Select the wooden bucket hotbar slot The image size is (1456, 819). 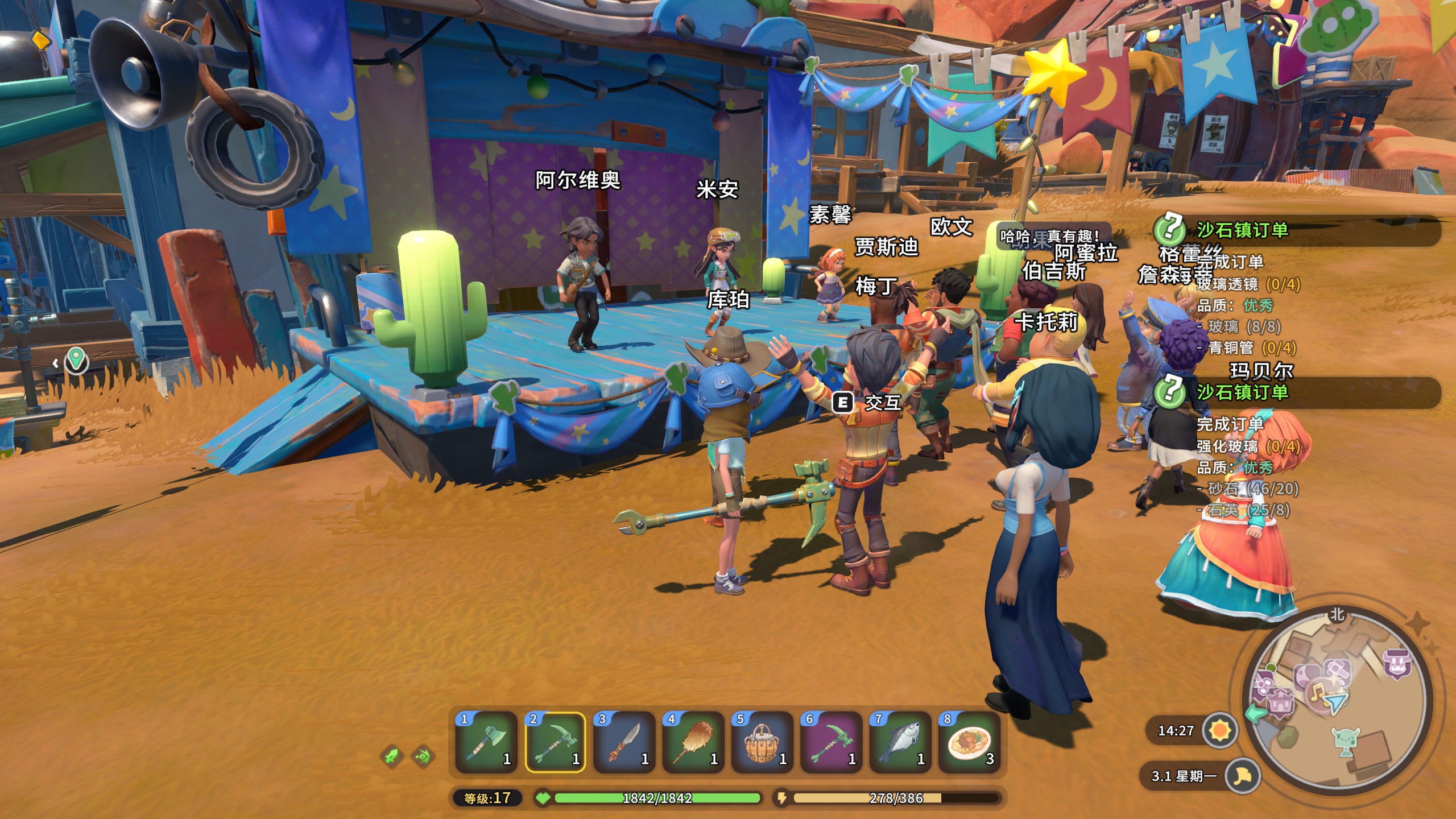coord(762,742)
